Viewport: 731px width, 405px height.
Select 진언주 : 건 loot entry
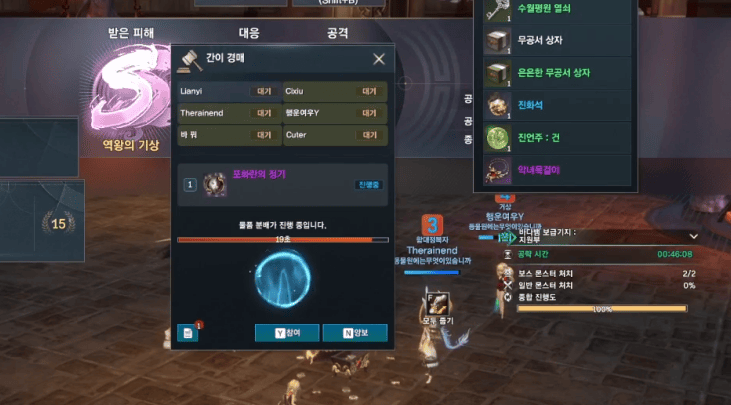tap(560, 137)
